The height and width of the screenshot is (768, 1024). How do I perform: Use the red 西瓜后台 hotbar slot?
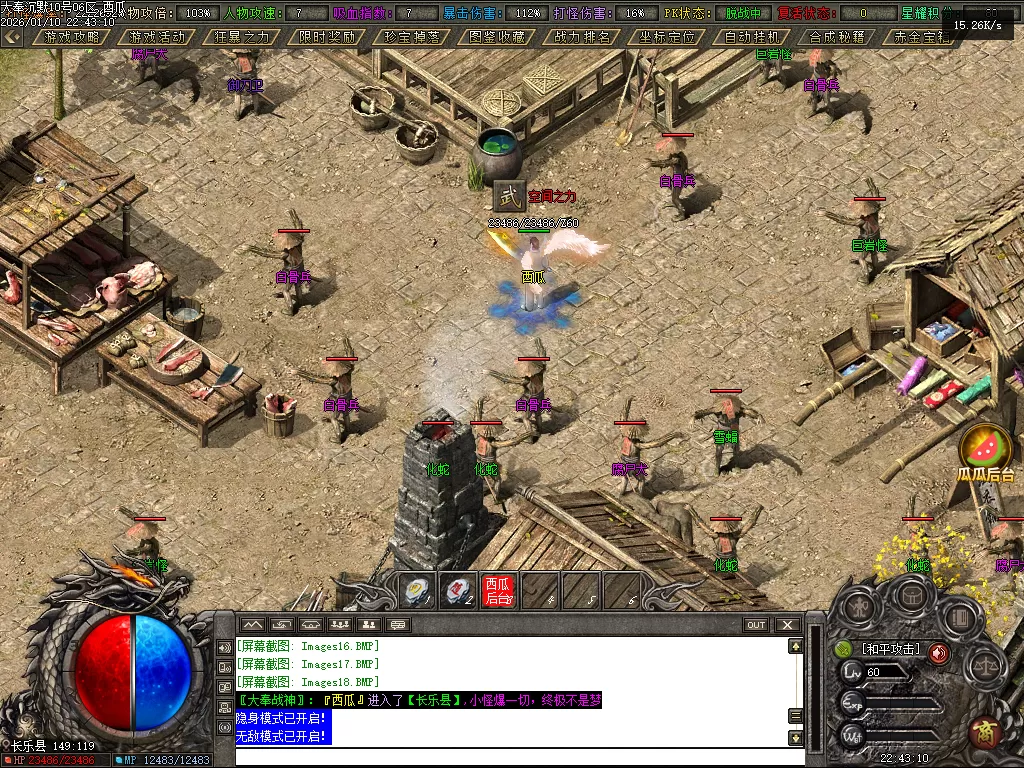tap(498, 591)
